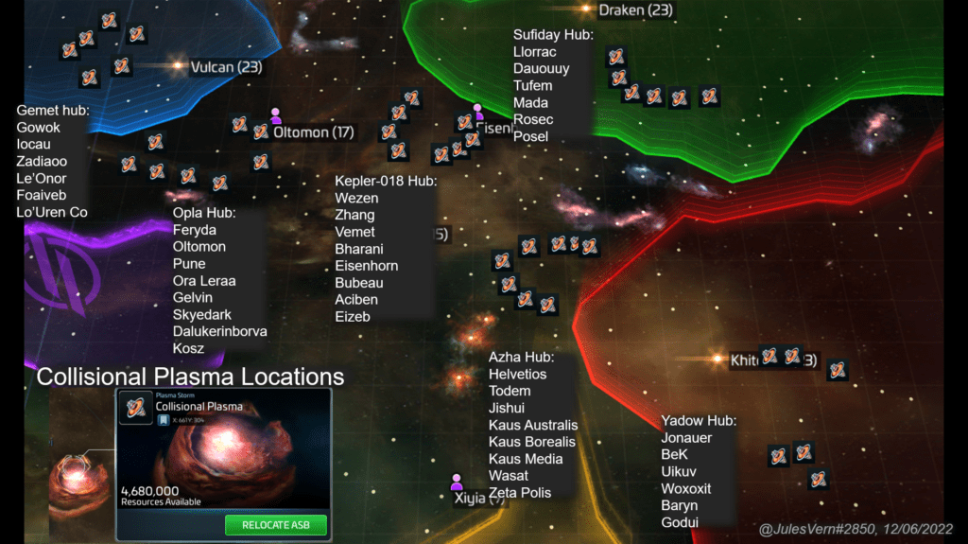This screenshot has width=968, height=544.
Task: Select the Collisional Plasma icon in the info panel
Action: (136, 408)
